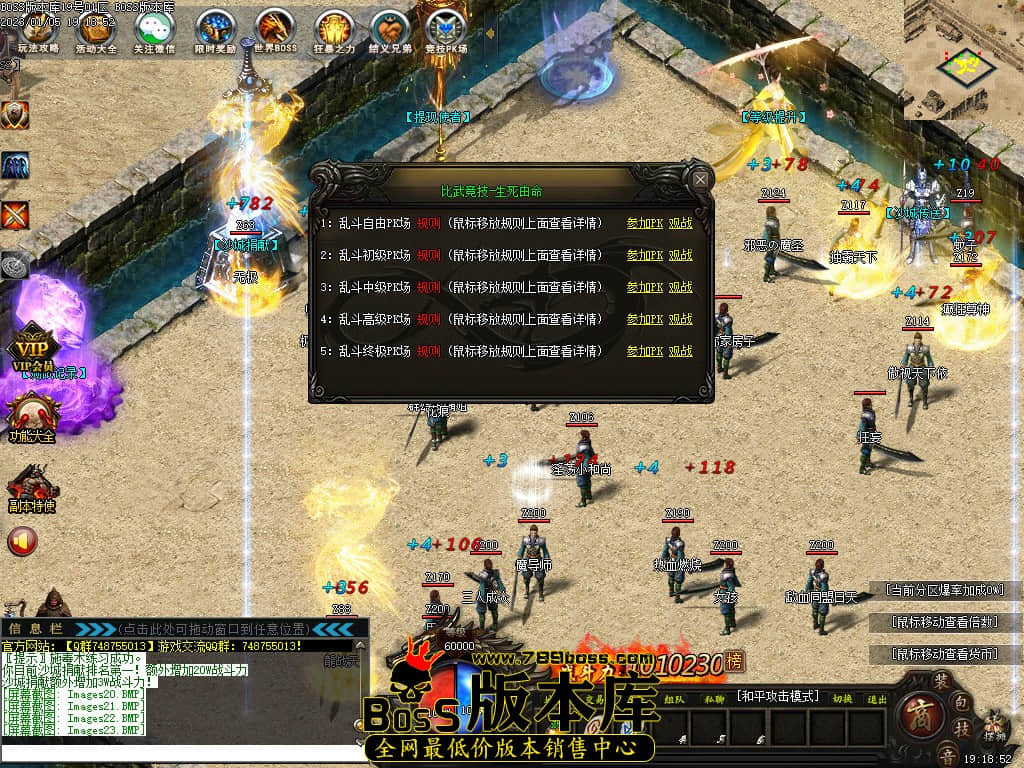The image size is (1024, 768).
Task: View the 规则 for 乱斗中级PK场
Action: [428, 288]
